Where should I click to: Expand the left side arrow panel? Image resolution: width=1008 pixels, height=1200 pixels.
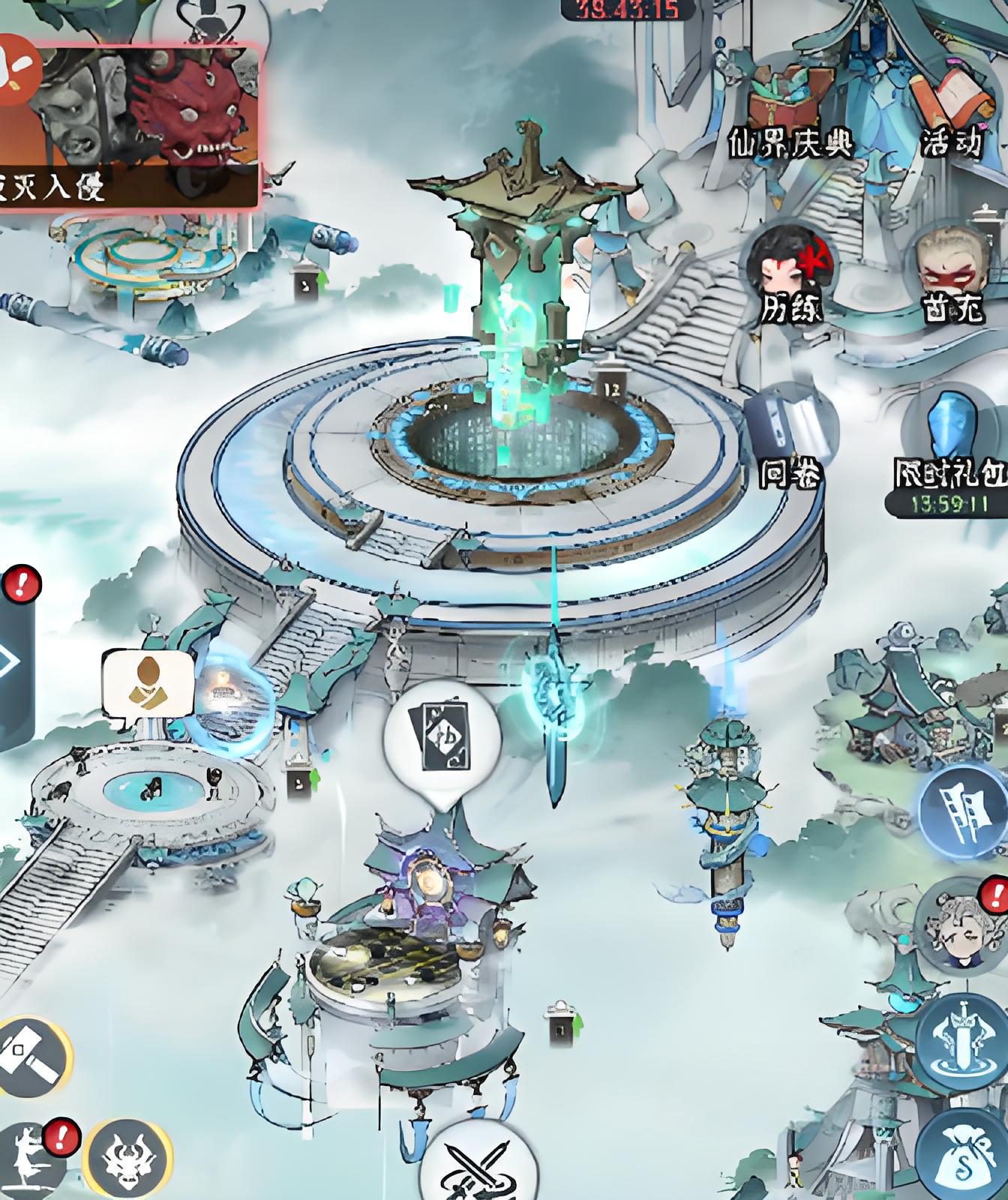[11, 661]
